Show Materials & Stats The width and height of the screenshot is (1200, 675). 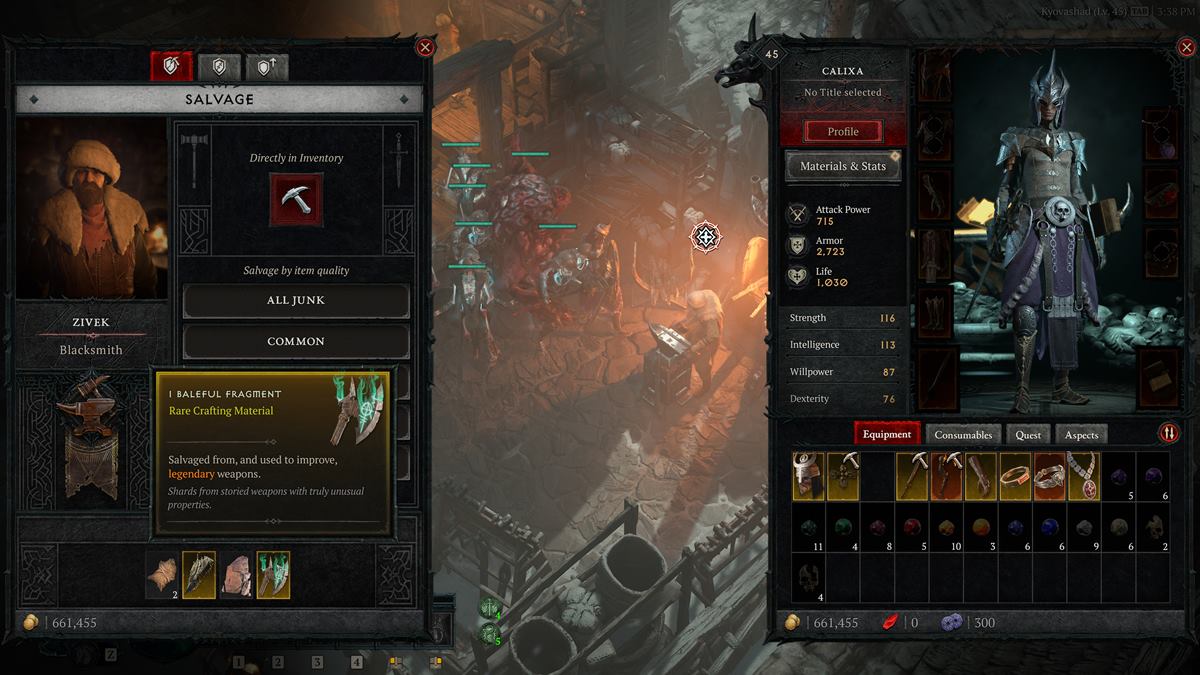pyautogui.click(x=843, y=167)
